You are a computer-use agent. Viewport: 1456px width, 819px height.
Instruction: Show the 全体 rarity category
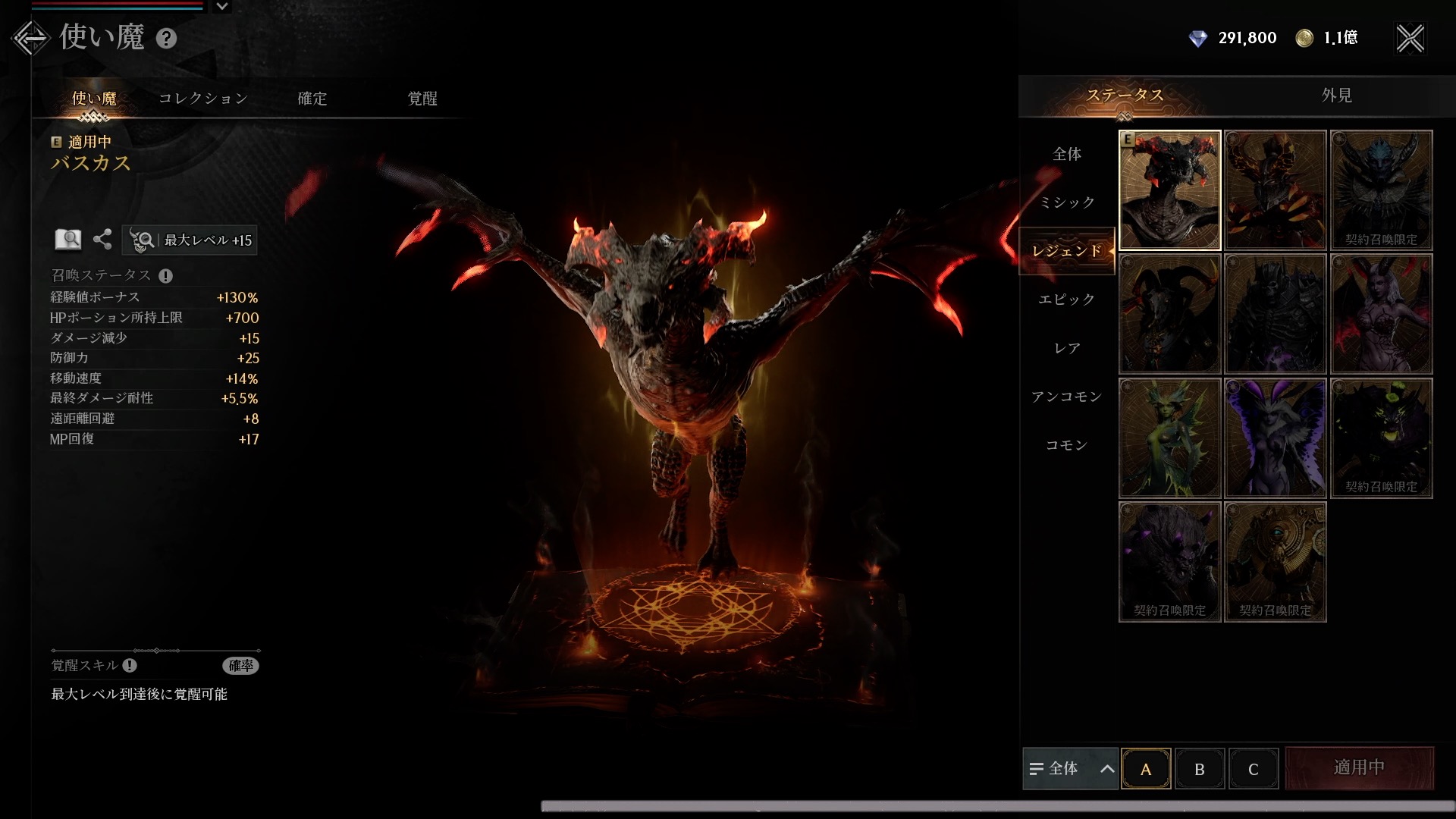coord(1067,154)
